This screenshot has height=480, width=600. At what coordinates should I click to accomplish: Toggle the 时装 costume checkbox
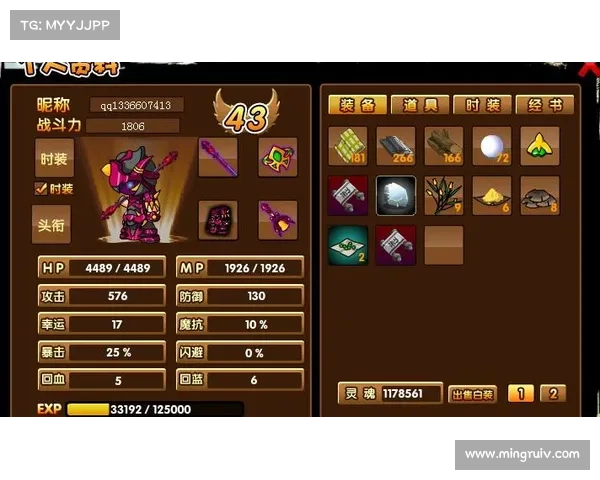point(41,188)
